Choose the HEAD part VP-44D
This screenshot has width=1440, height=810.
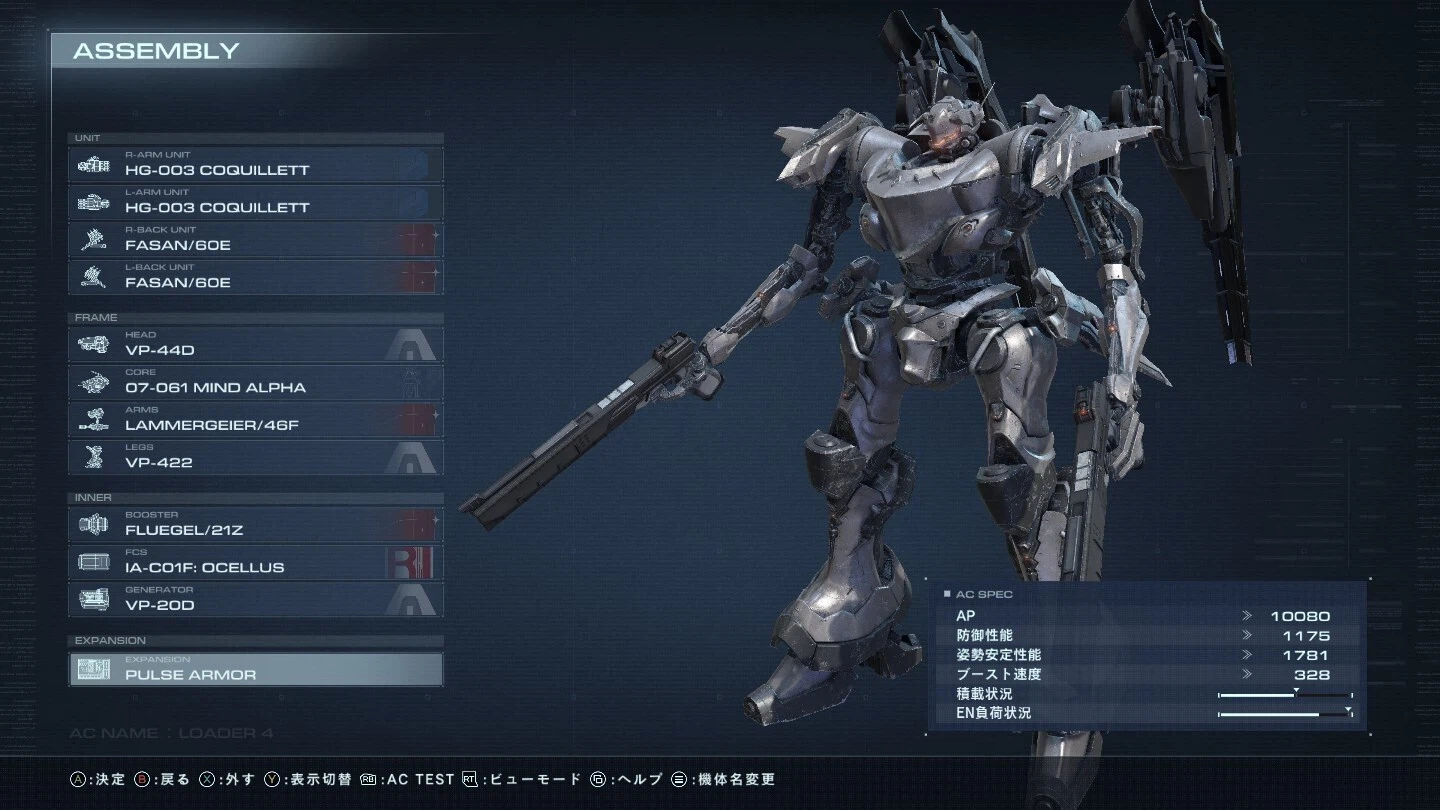pyautogui.click(x=255, y=344)
